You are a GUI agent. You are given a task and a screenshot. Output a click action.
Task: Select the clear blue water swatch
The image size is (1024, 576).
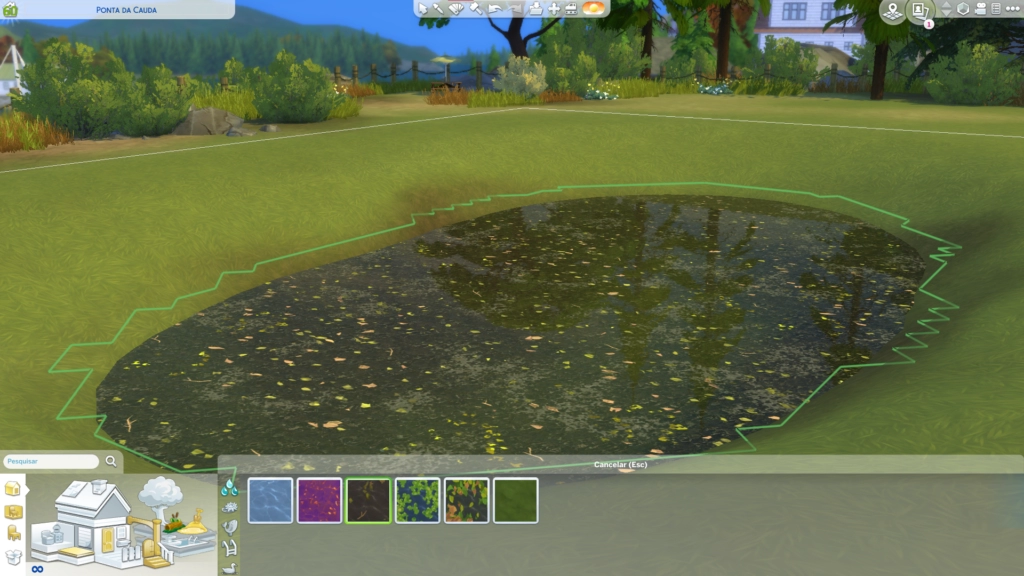coord(270,500)
